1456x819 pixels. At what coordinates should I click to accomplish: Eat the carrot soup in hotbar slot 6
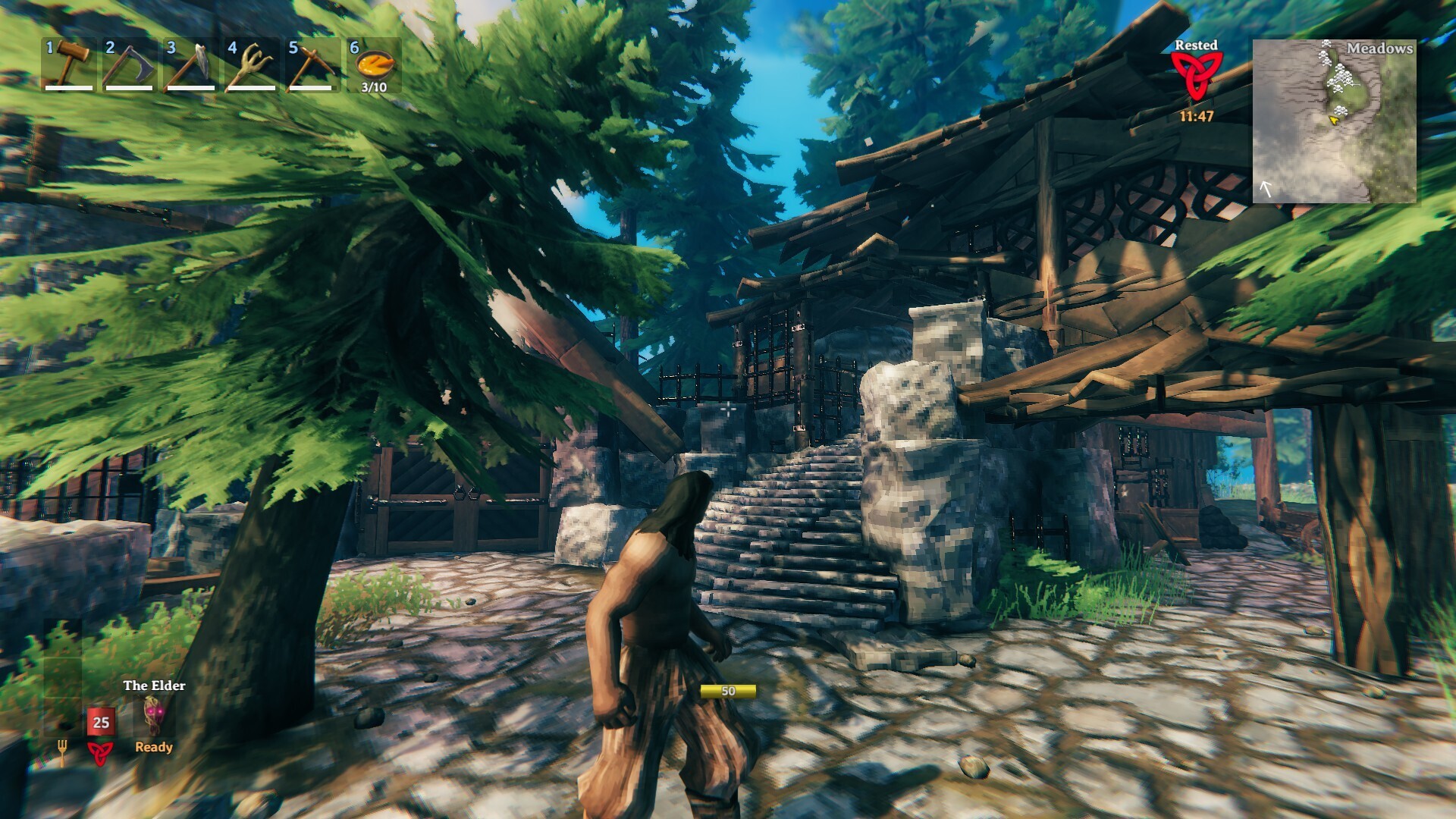point(374,64)
